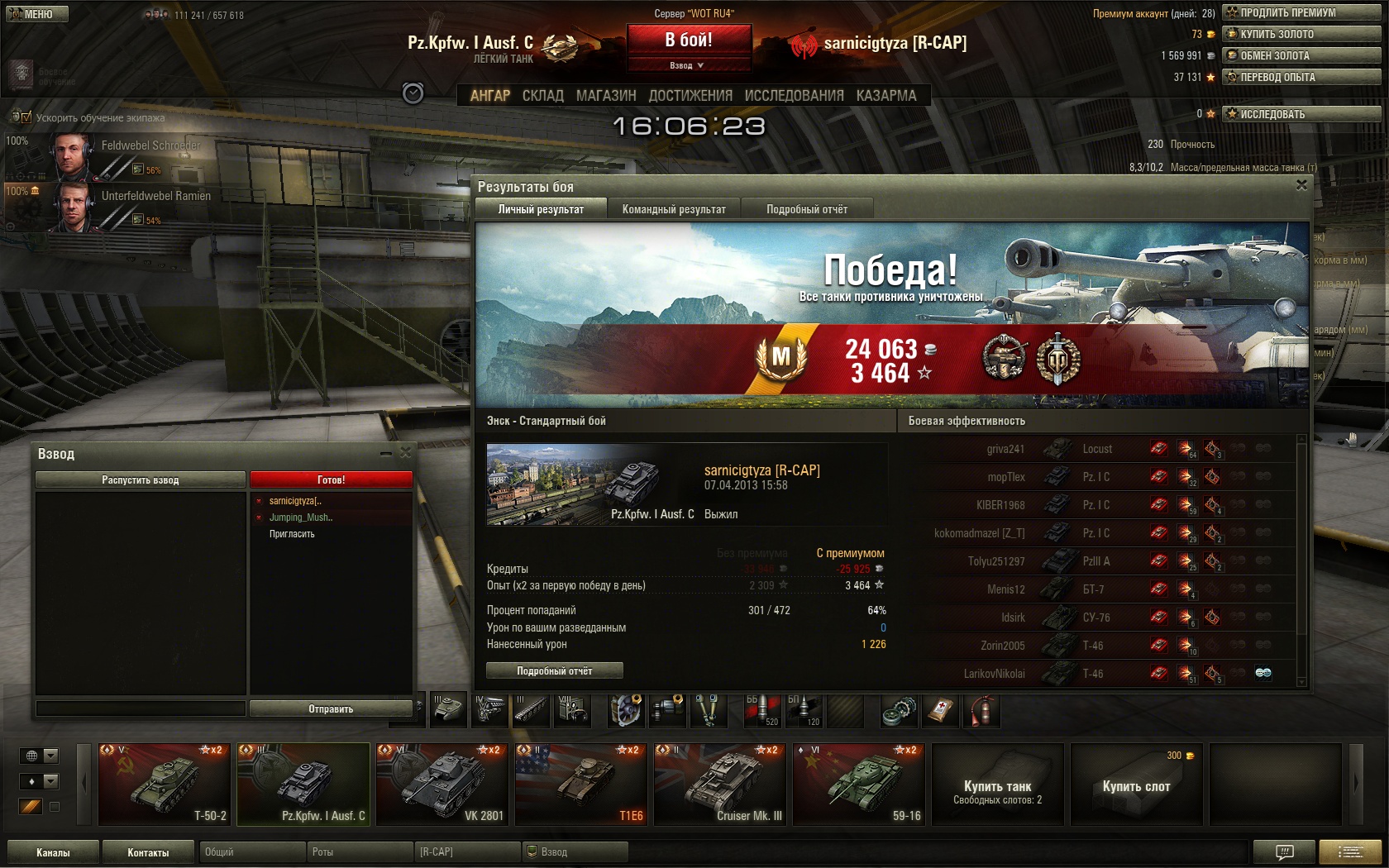The width and height of the screenshot is (1389, 868).
Task: Disband platoon with Распустить взвод
Action: coord(141,479)
